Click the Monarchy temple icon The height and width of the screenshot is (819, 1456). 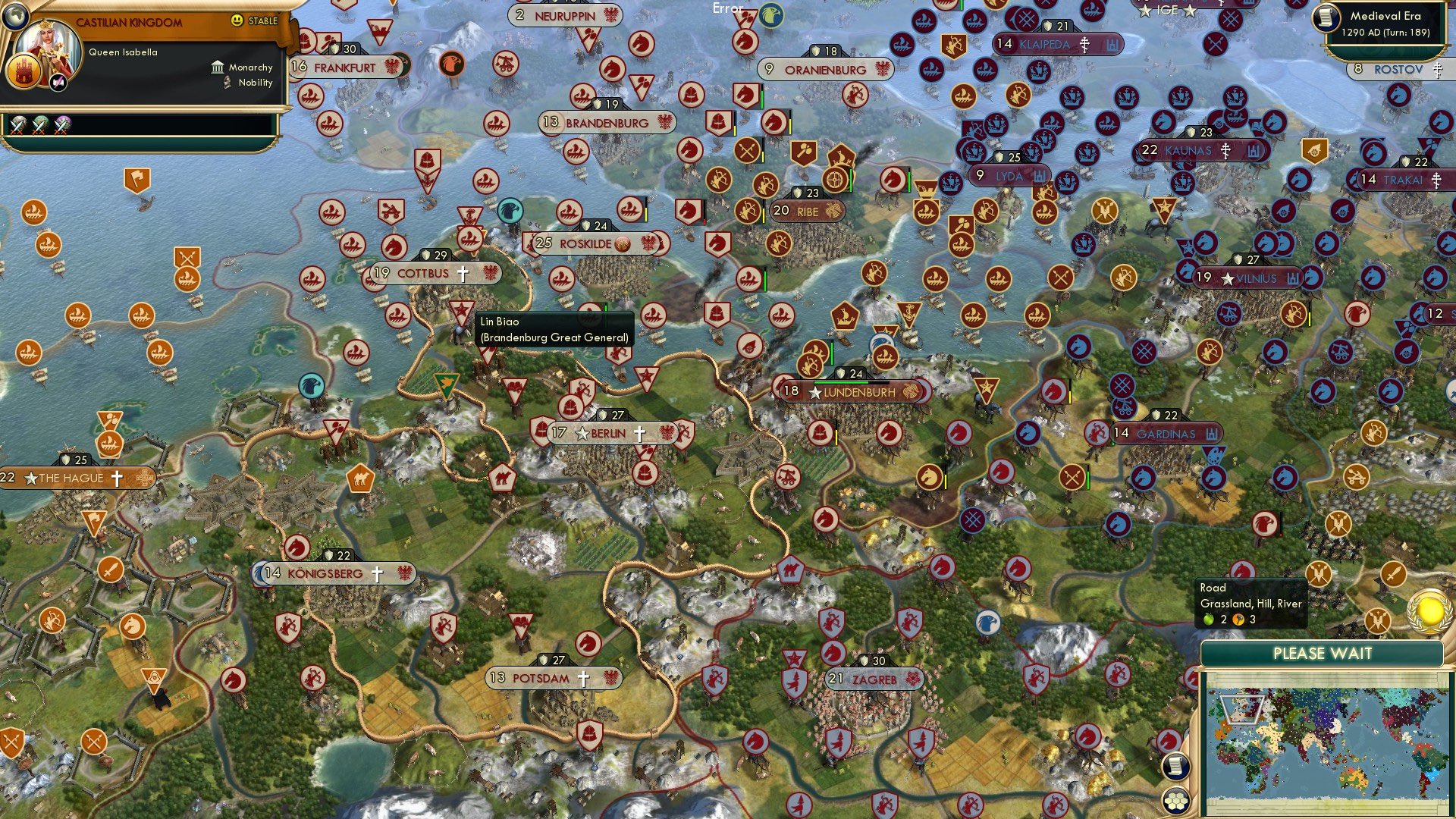[x=218, y=67]
